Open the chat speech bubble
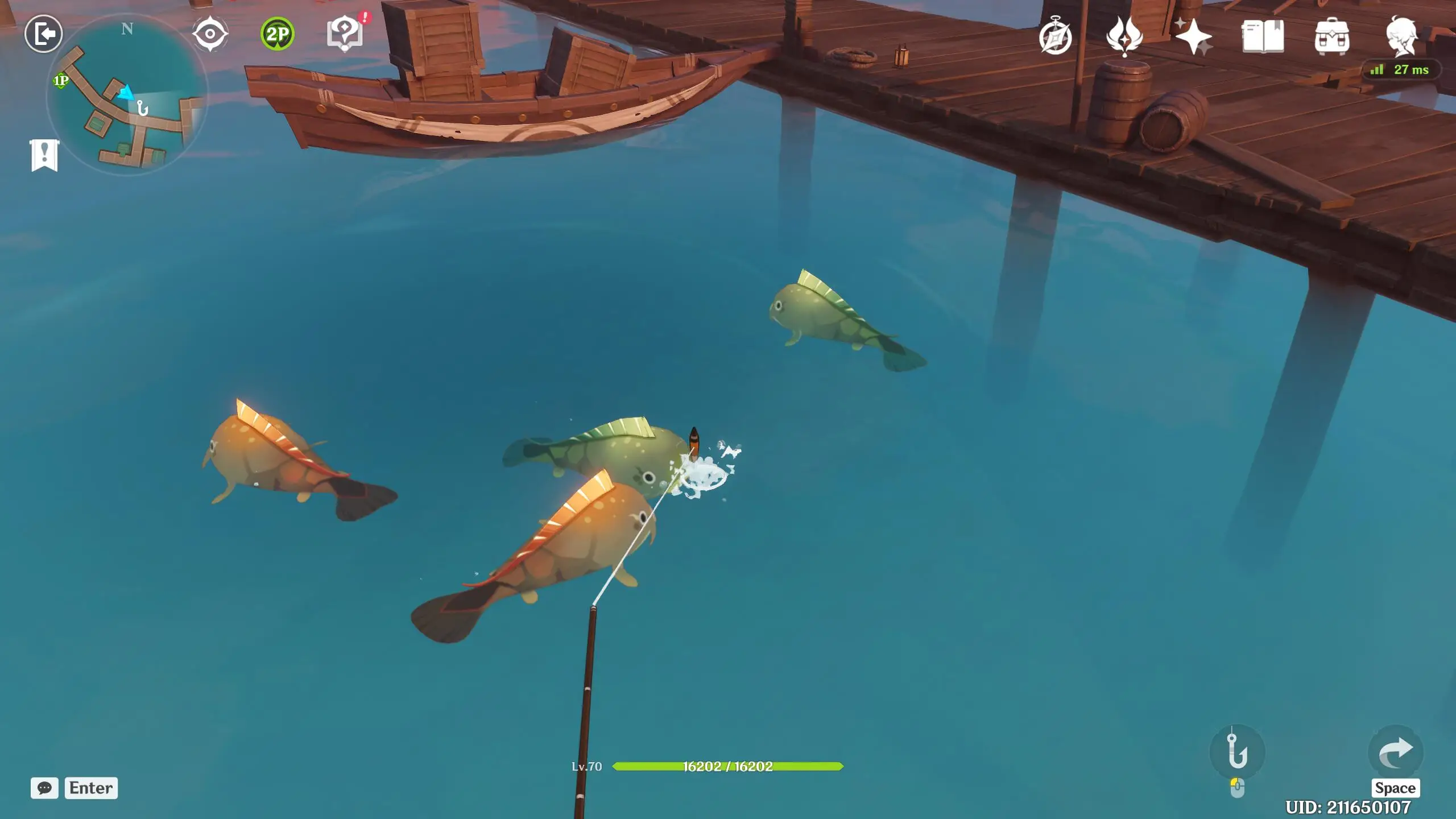This screenshot has width=1456, height=819. pyautogui.click(x=44, y=788)
